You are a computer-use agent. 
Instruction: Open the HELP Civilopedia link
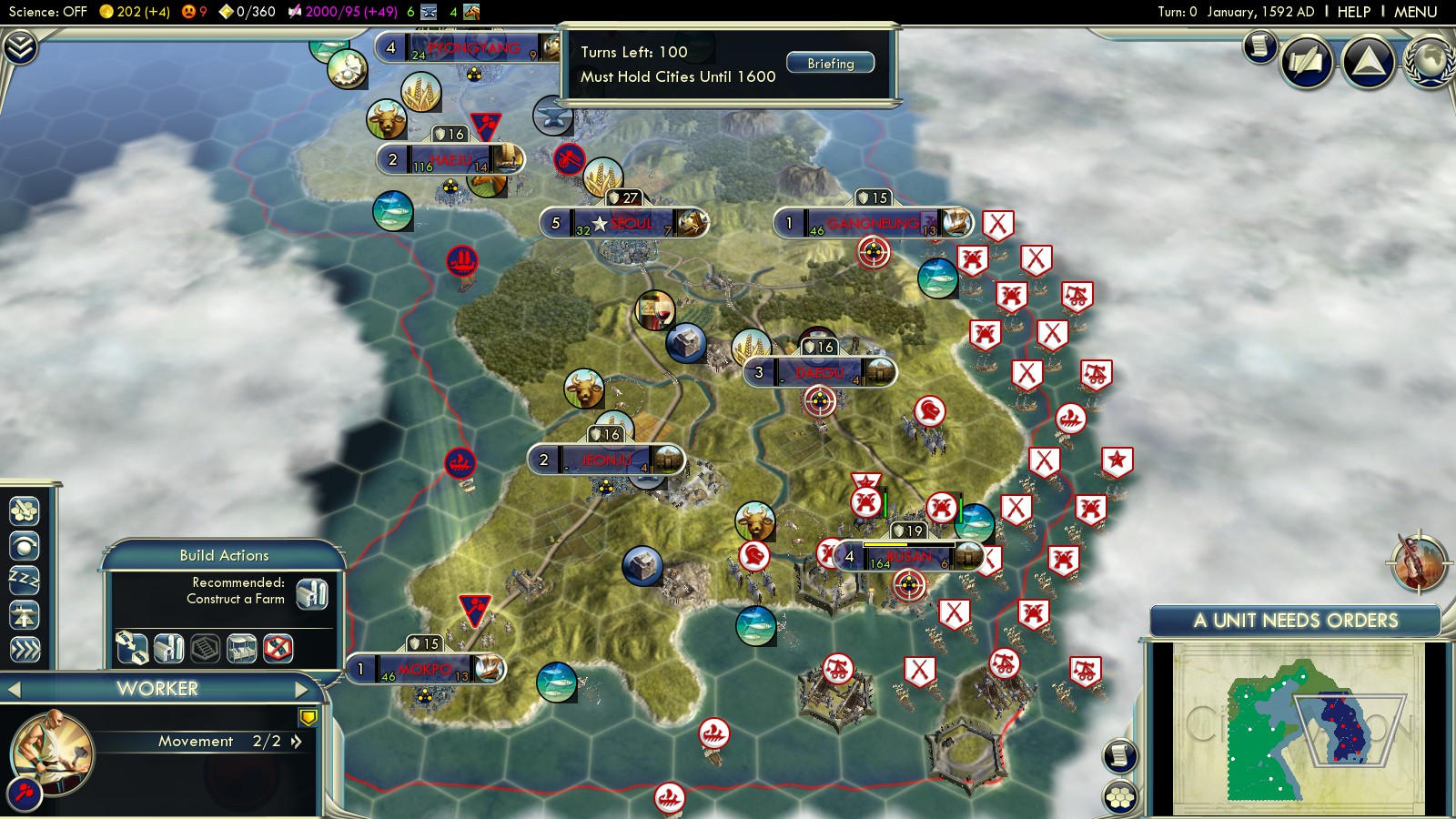tap(1353, 12)
